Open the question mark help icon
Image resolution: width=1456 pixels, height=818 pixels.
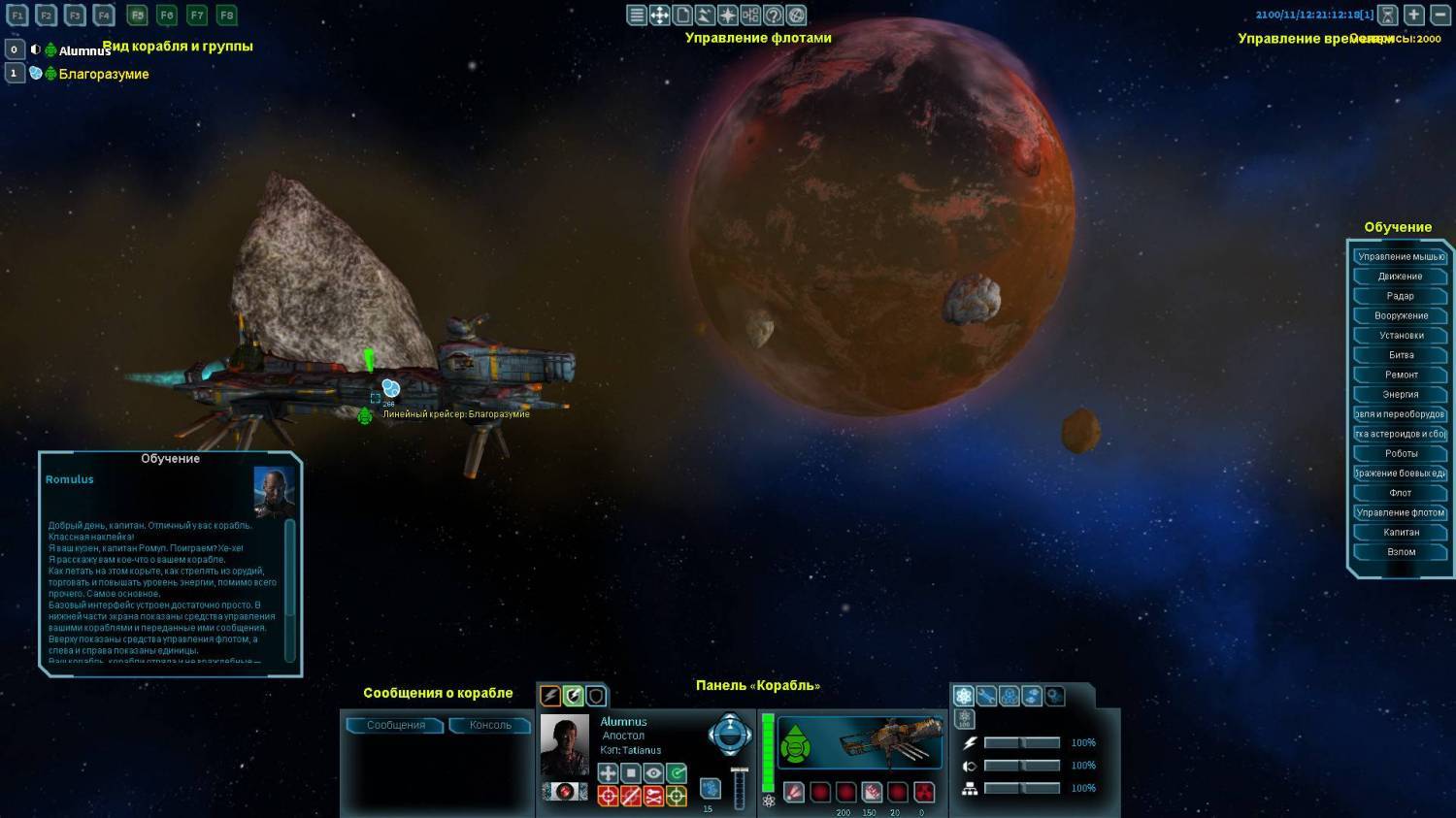(x=774, y=15)
